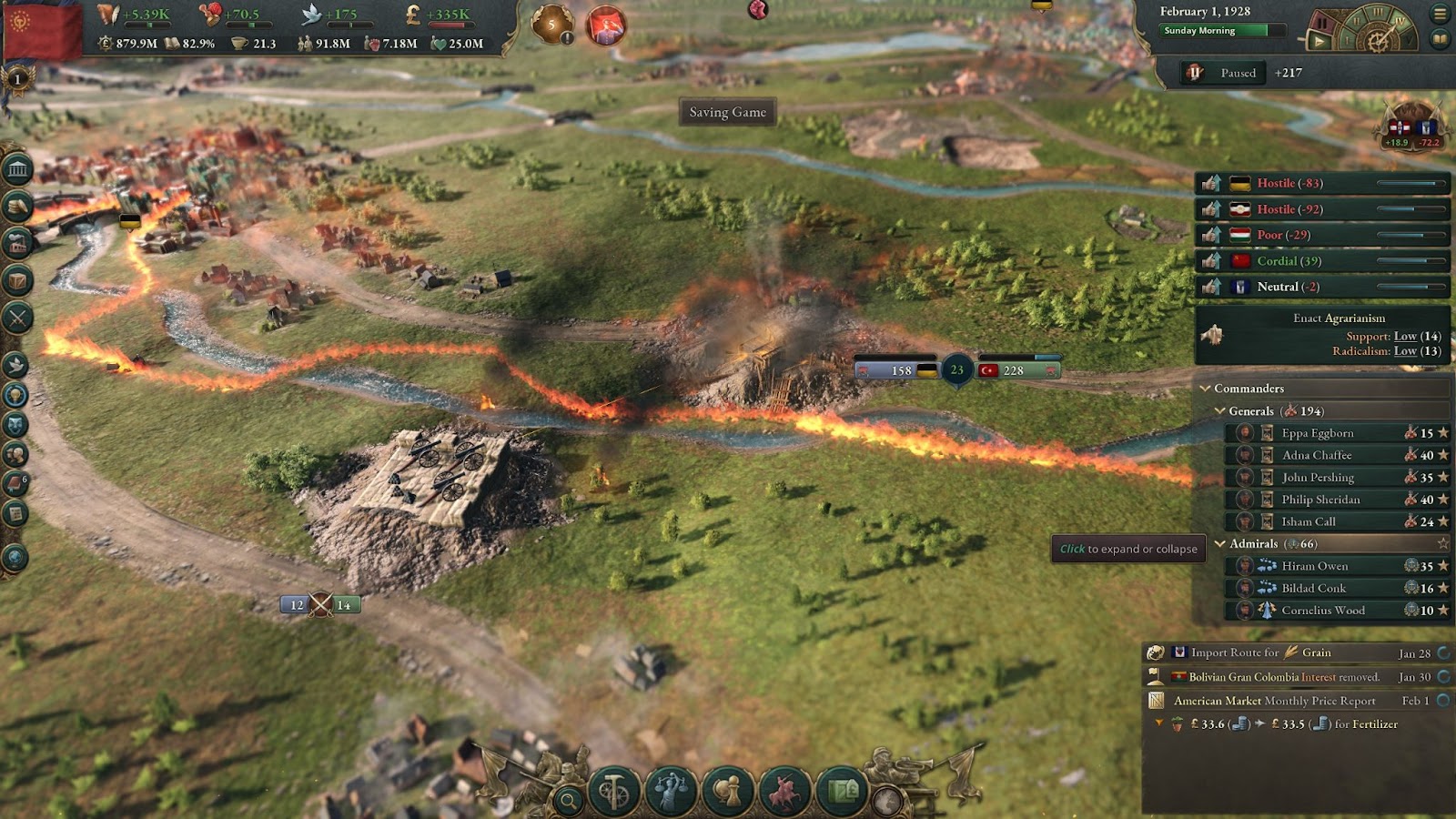Open the Production lens with hammer and gear
Screen dimensions: 1456x819
point(613,791)
